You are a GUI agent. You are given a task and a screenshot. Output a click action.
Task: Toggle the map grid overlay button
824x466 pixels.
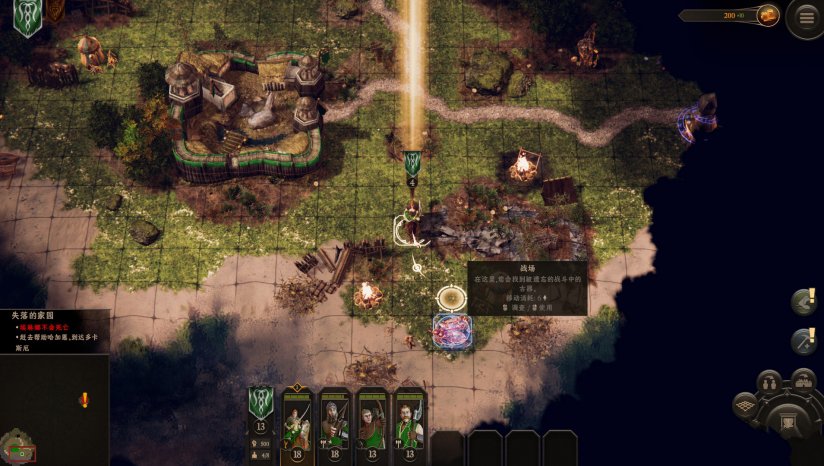point(745,405)
